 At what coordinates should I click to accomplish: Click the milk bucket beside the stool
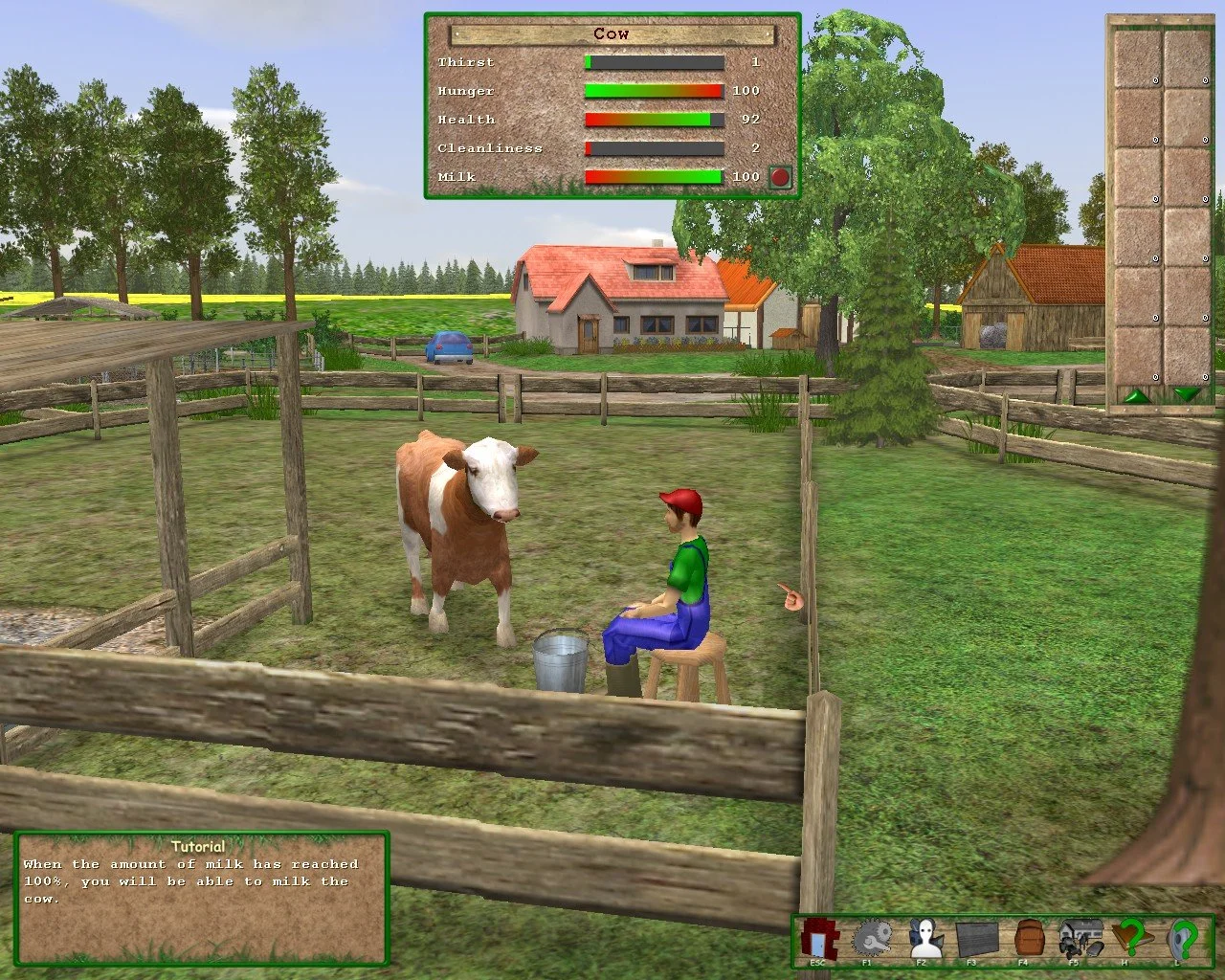pos(559,660)
